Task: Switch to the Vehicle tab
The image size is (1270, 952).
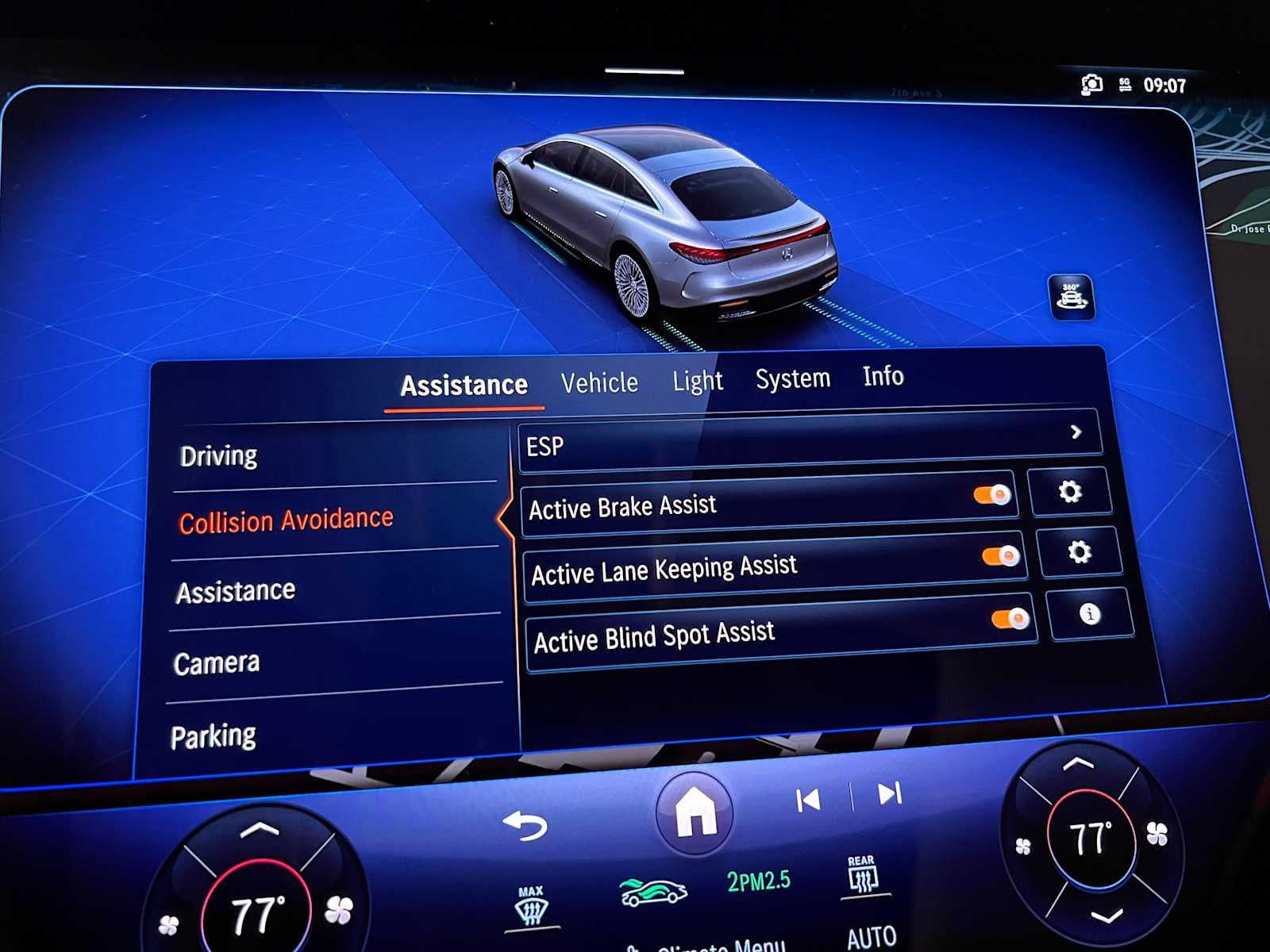Action: click(600, 382)
